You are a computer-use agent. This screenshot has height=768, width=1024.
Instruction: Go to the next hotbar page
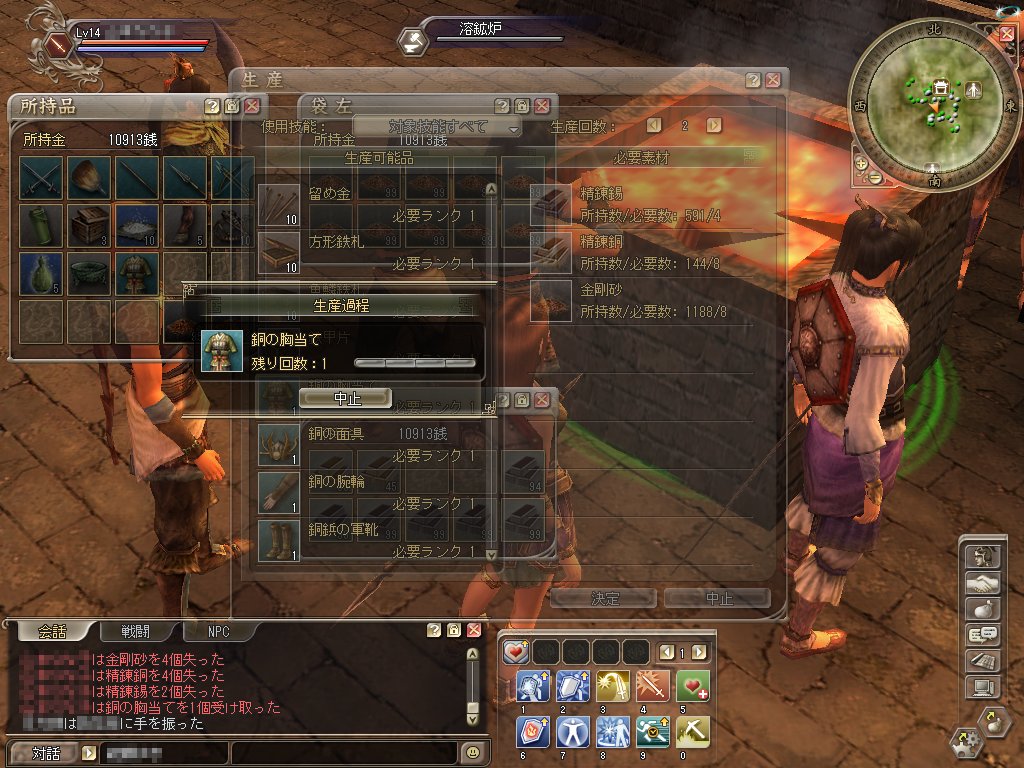pos(699,652)
